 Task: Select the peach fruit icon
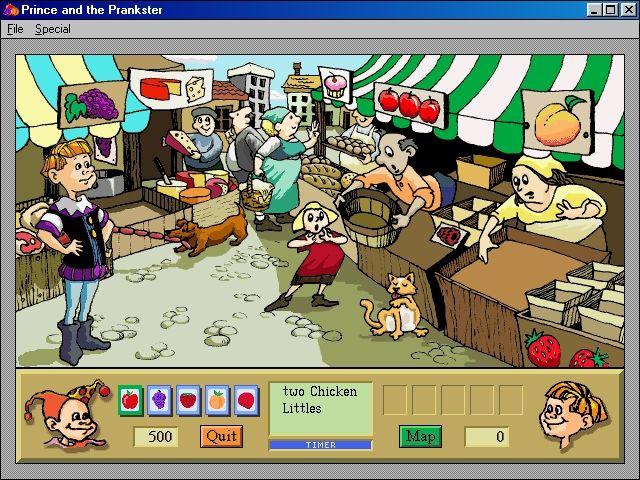pyautogui.click(x=217, y=400)
